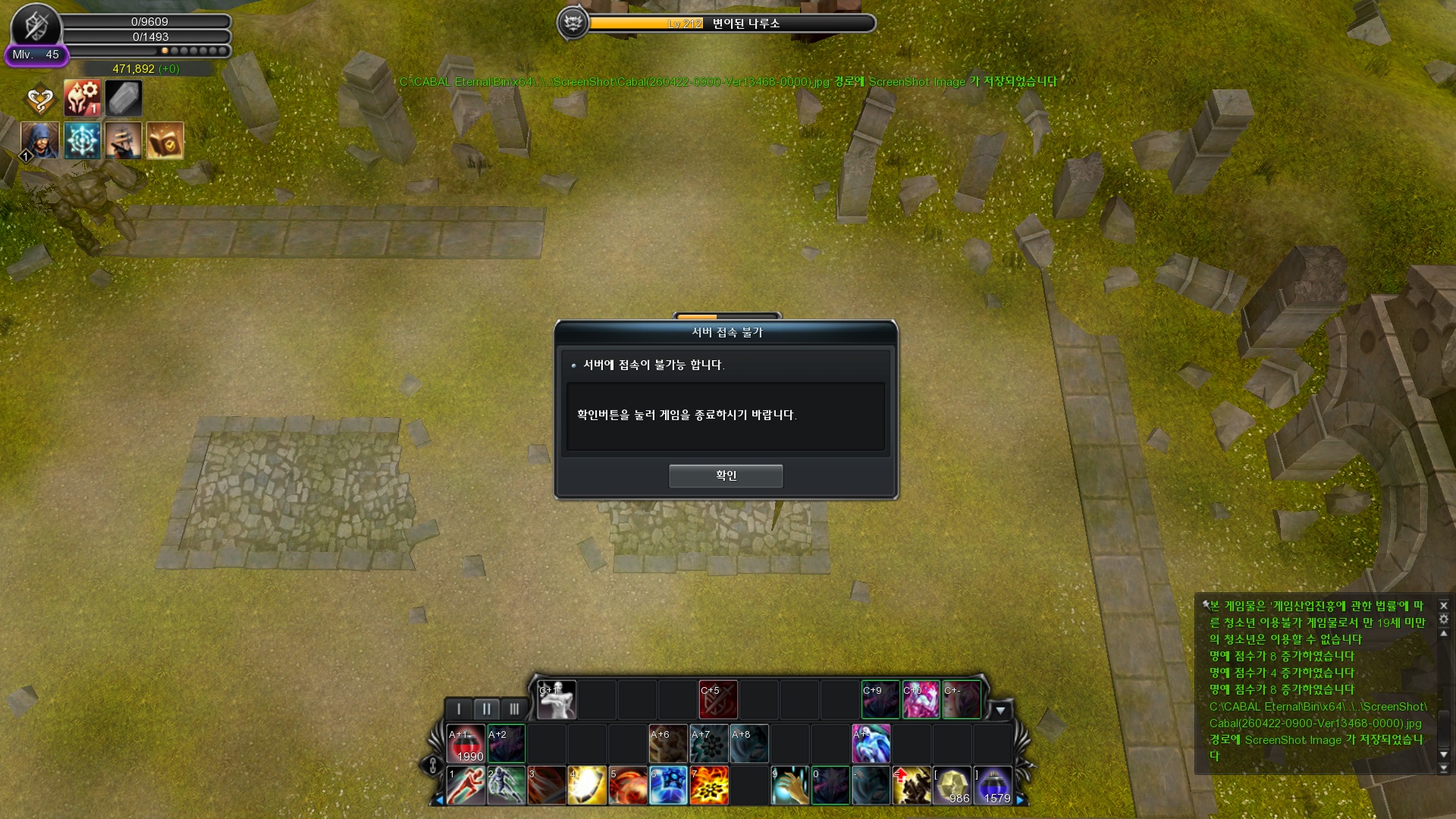Confirm the server disconnect dialog with 확인

[x=726, y=475]
